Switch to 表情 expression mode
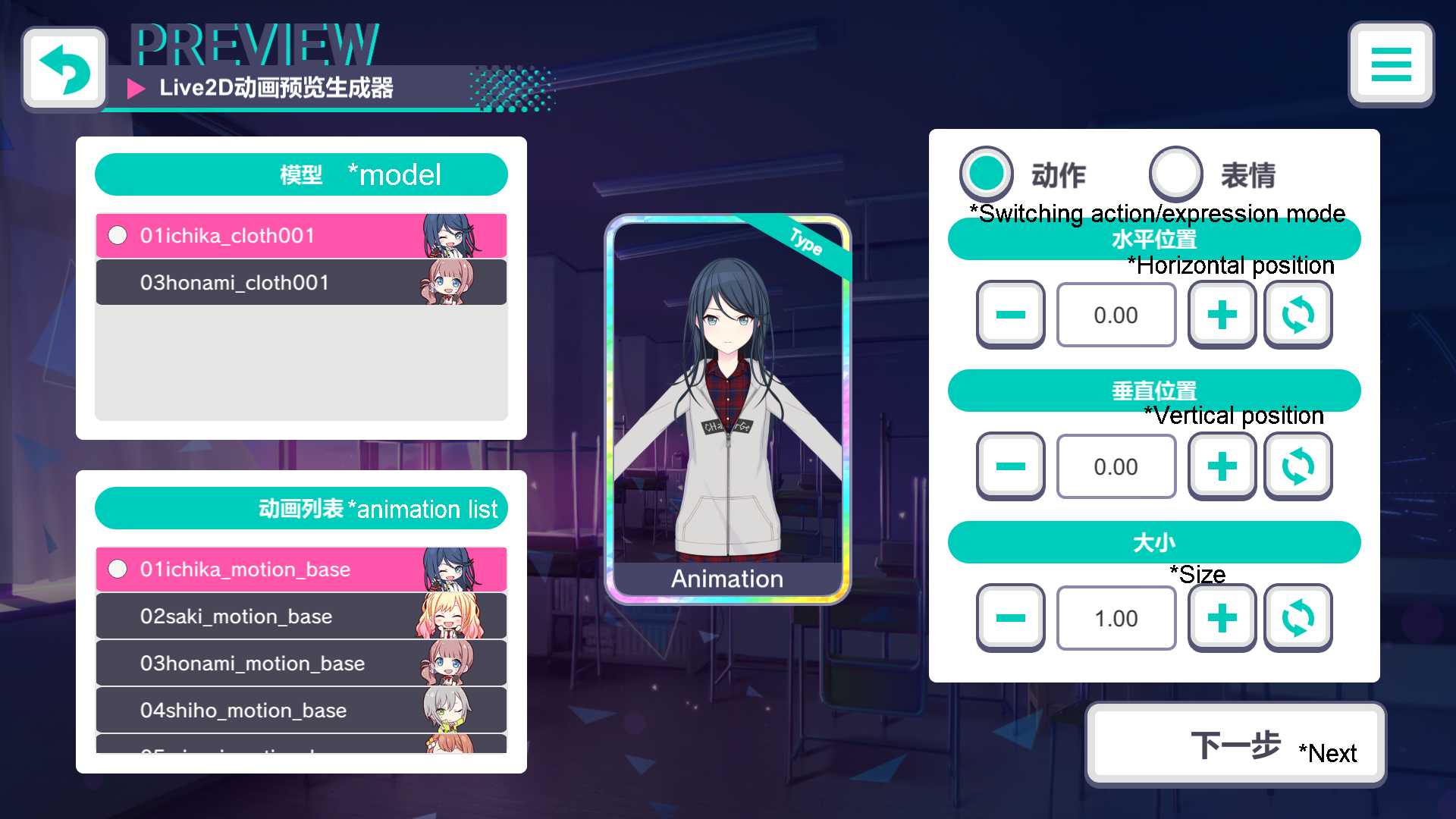Viewport: 1456px width, 819px height. click(x=1176, y=173)
